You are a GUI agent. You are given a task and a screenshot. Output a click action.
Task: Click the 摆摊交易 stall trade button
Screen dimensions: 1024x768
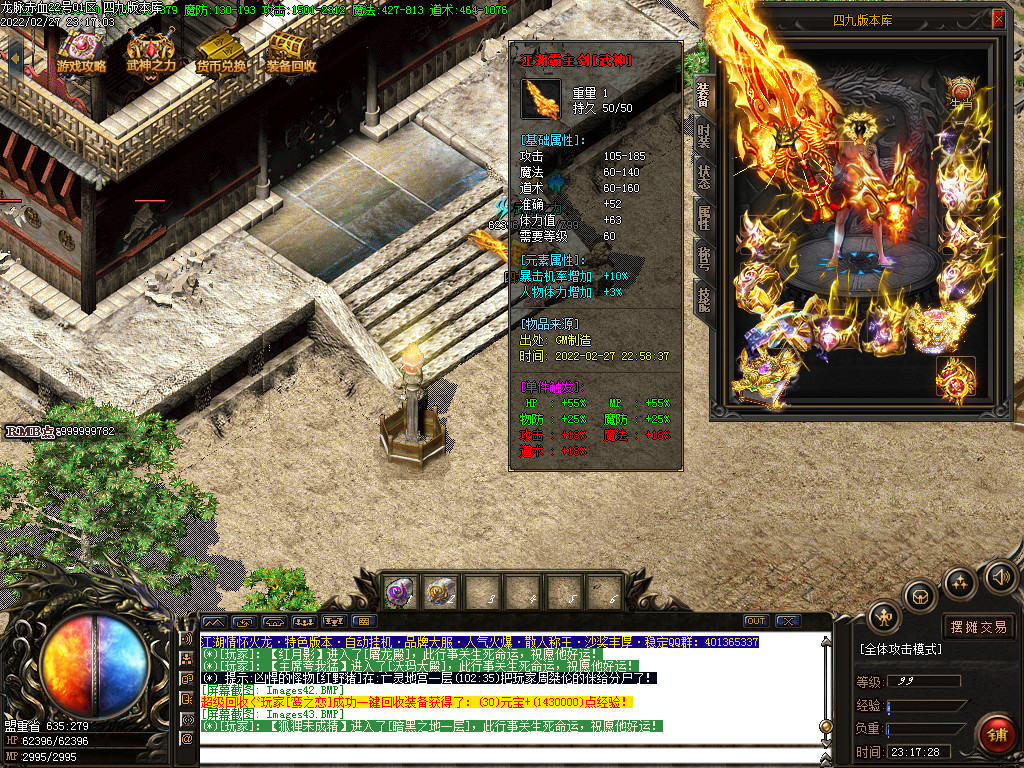(978, 627)
